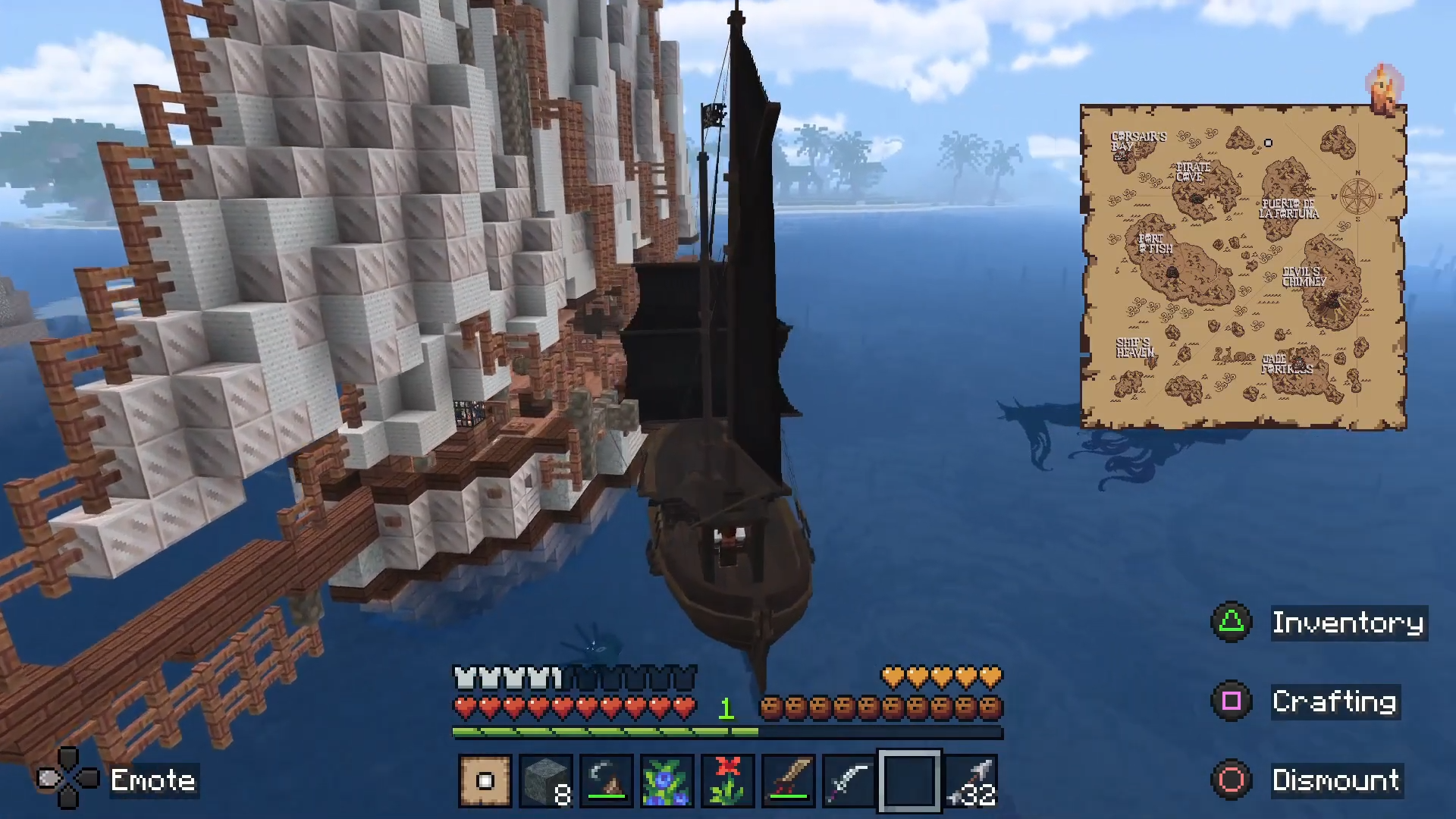The image size is (1456, 819).
Task: Open the treasure map minimap
Action: (x=1243, y=267)
